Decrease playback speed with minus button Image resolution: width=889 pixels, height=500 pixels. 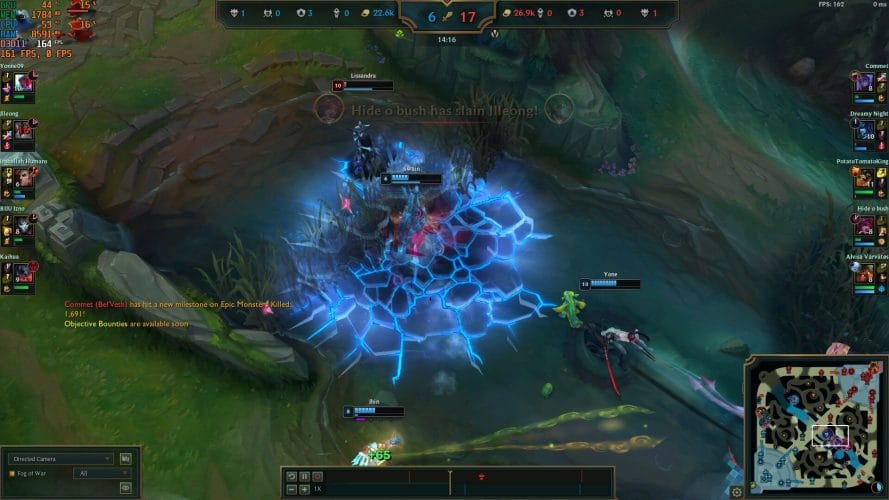point(291,489)
